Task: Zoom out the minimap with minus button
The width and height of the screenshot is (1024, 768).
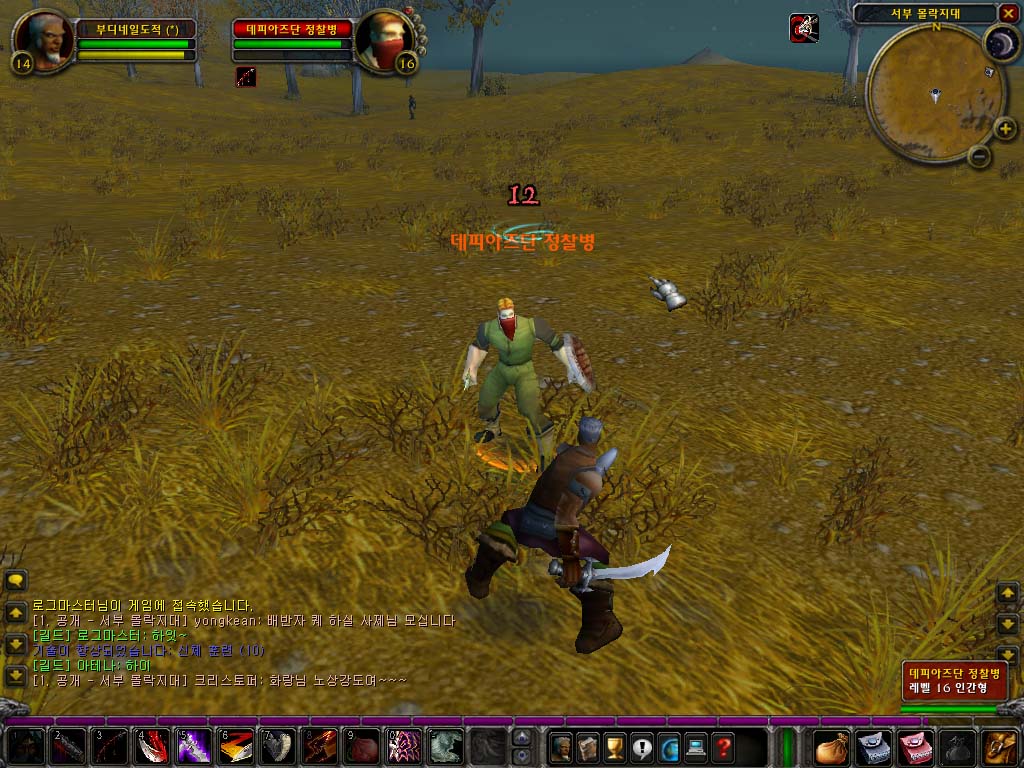Action: pyautogui.click(x=979, y=155)
